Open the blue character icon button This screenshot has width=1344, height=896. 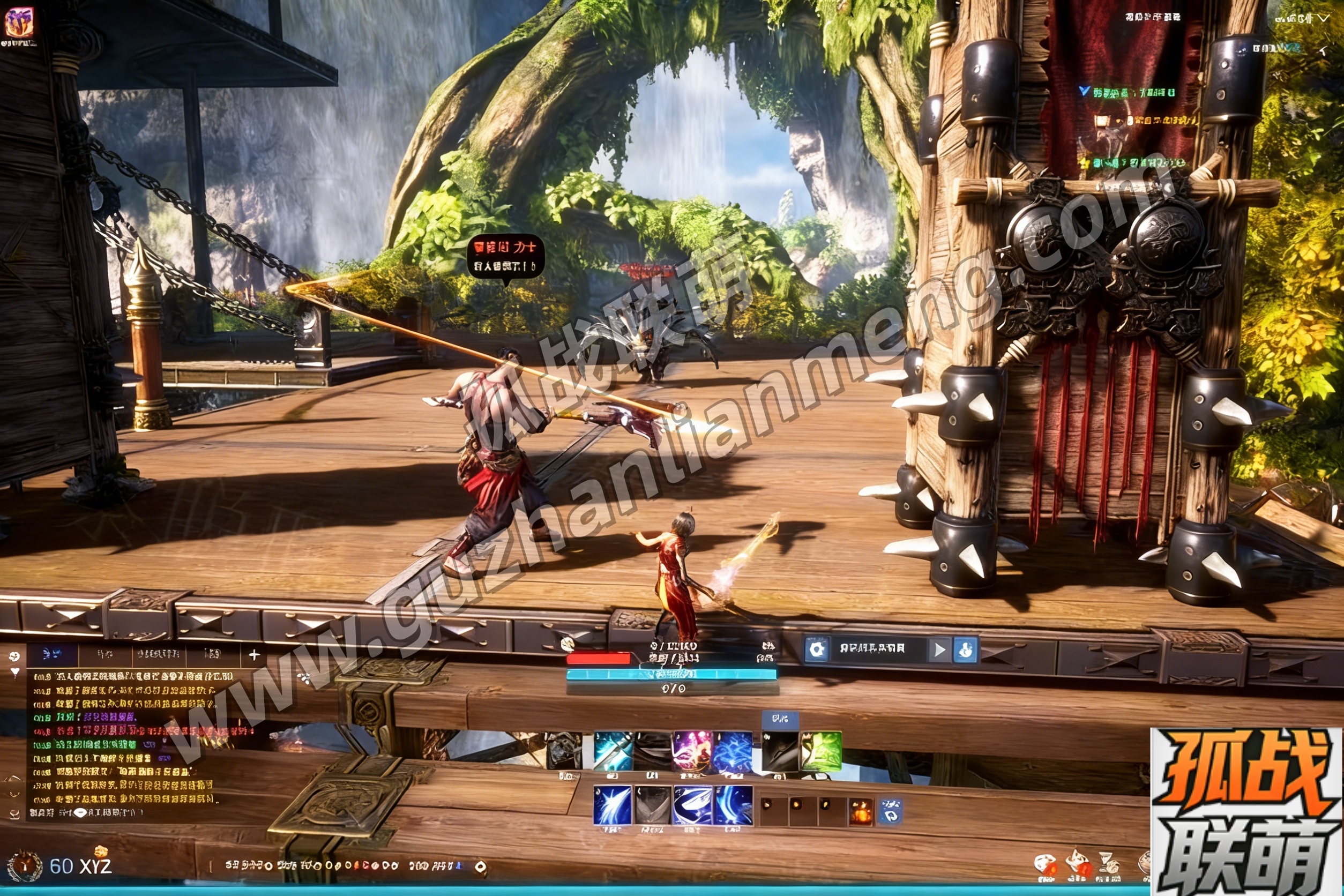pyautogui.click(x=966, y=649)
